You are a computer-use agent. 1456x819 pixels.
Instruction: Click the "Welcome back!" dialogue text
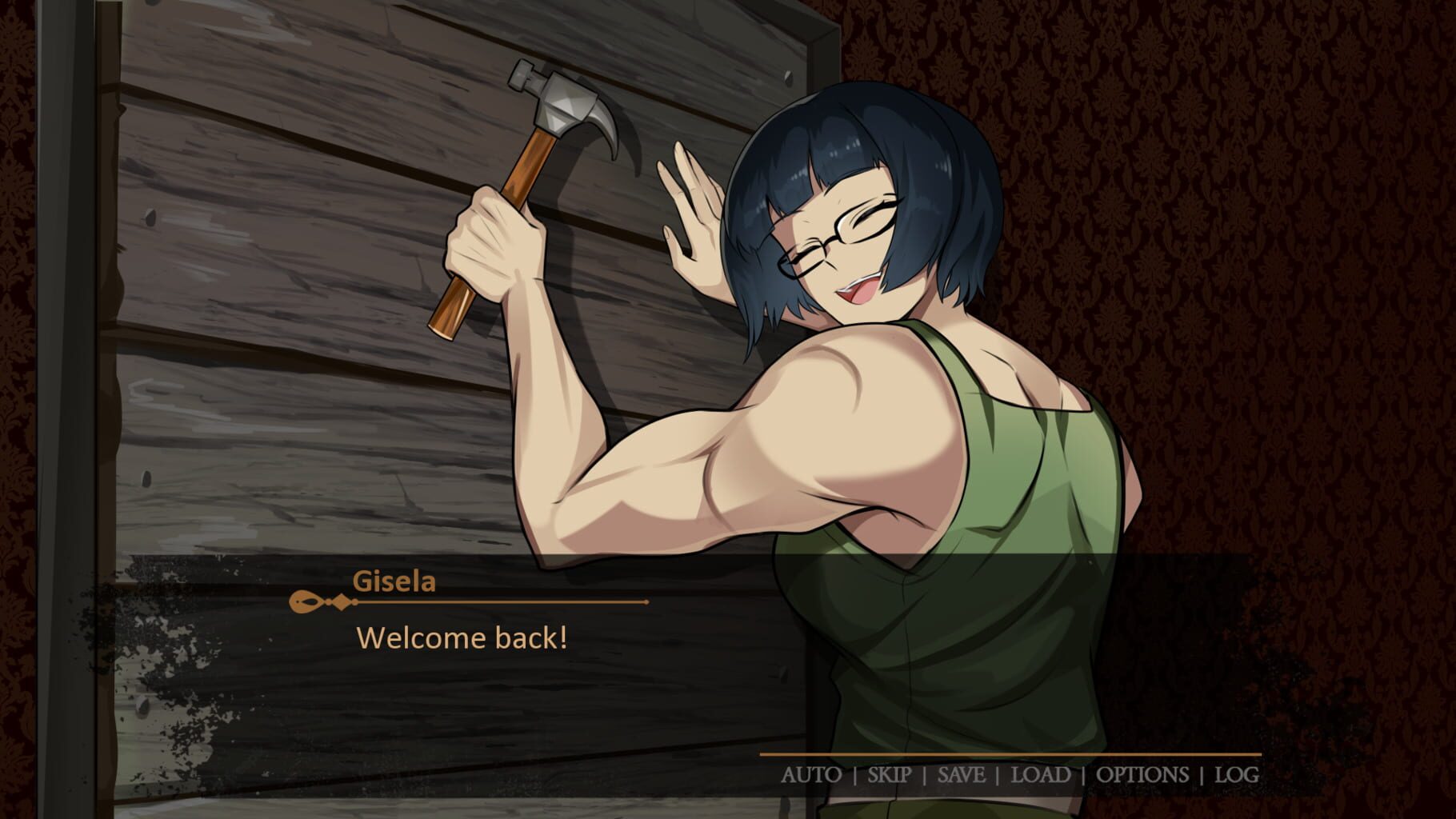[x=464, y=638]
